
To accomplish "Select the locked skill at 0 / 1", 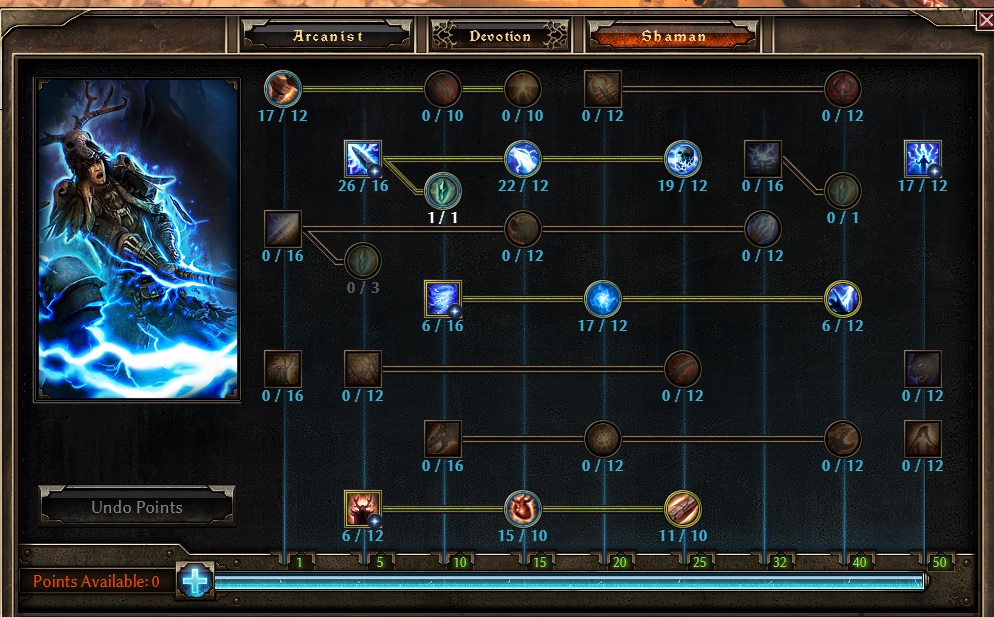I will 843,189.
